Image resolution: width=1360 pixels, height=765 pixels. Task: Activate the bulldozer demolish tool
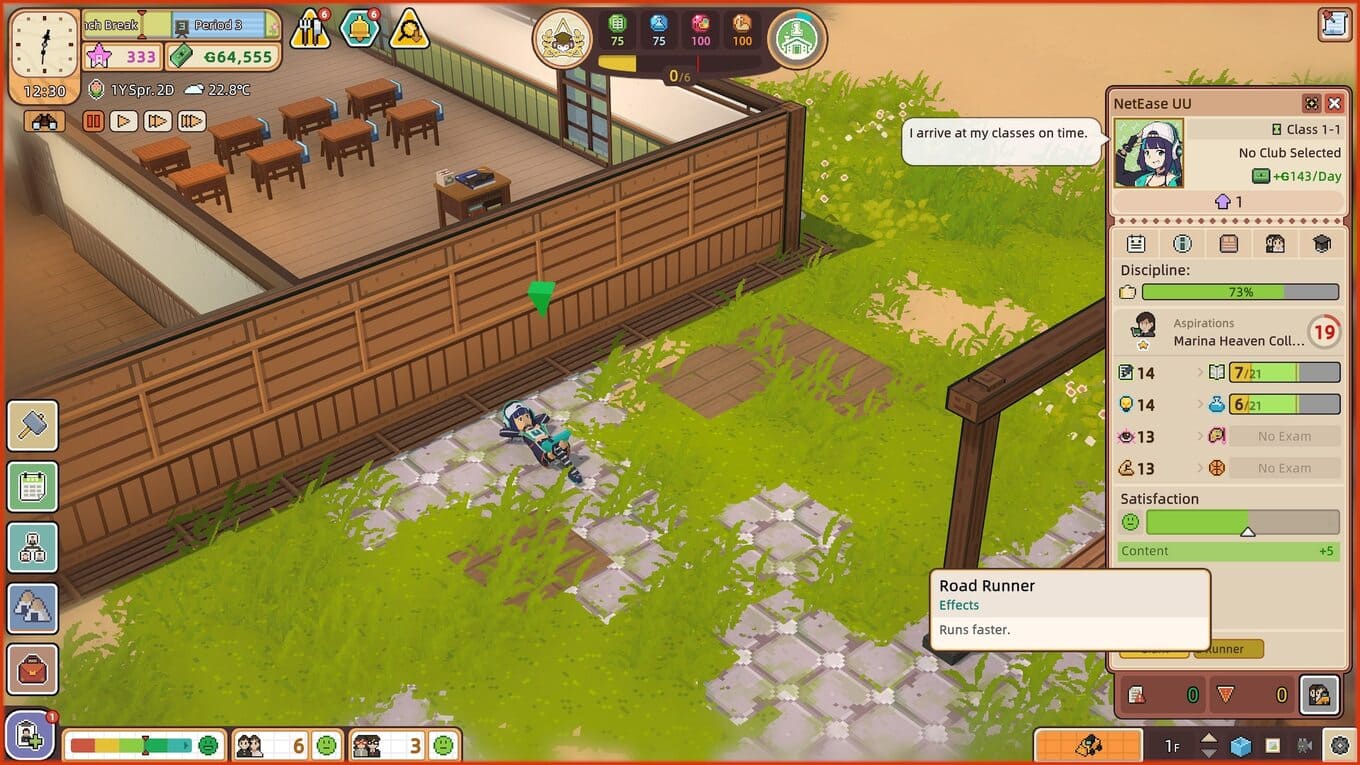1087,746
